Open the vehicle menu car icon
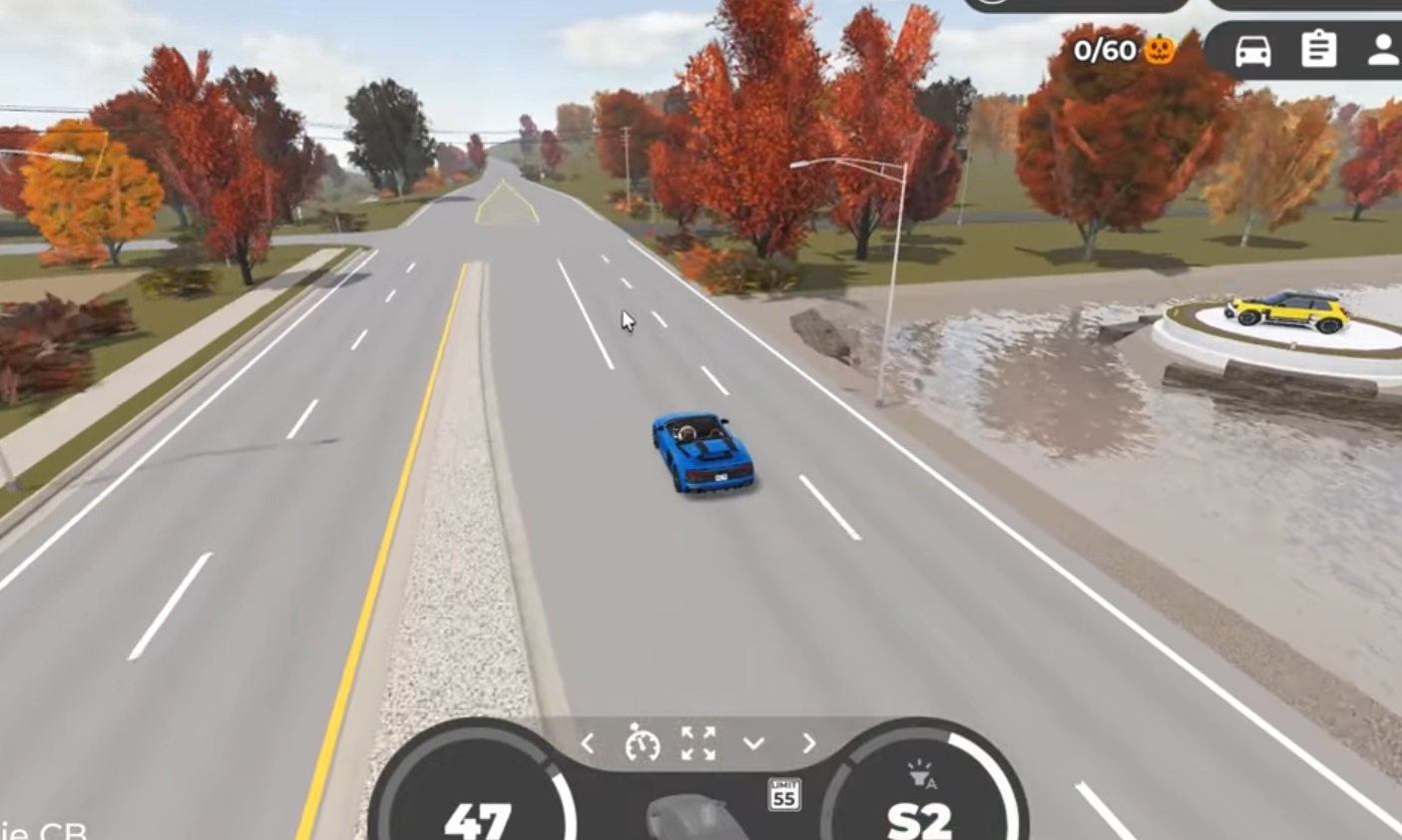 pos(1252,50)
